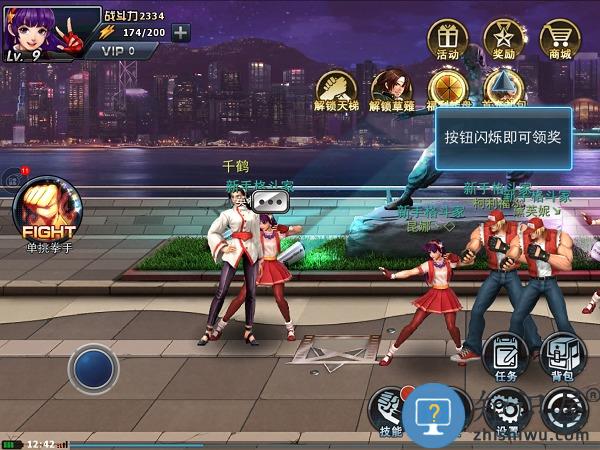Open the 奖励 rewards star icon
The width and height of the screenshot is (600, 450).
point(504,40)
